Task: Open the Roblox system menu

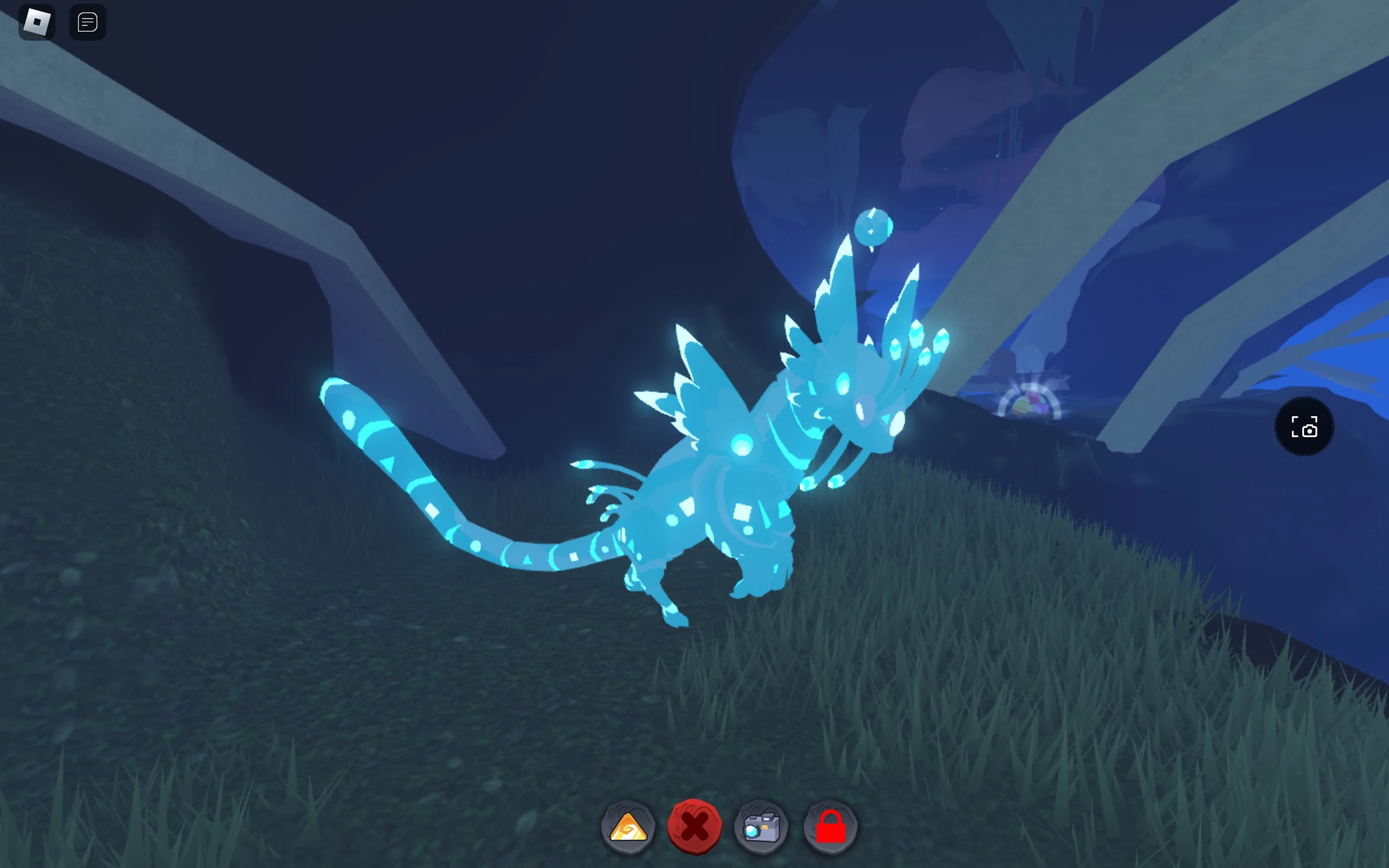Action: [37, 21]
